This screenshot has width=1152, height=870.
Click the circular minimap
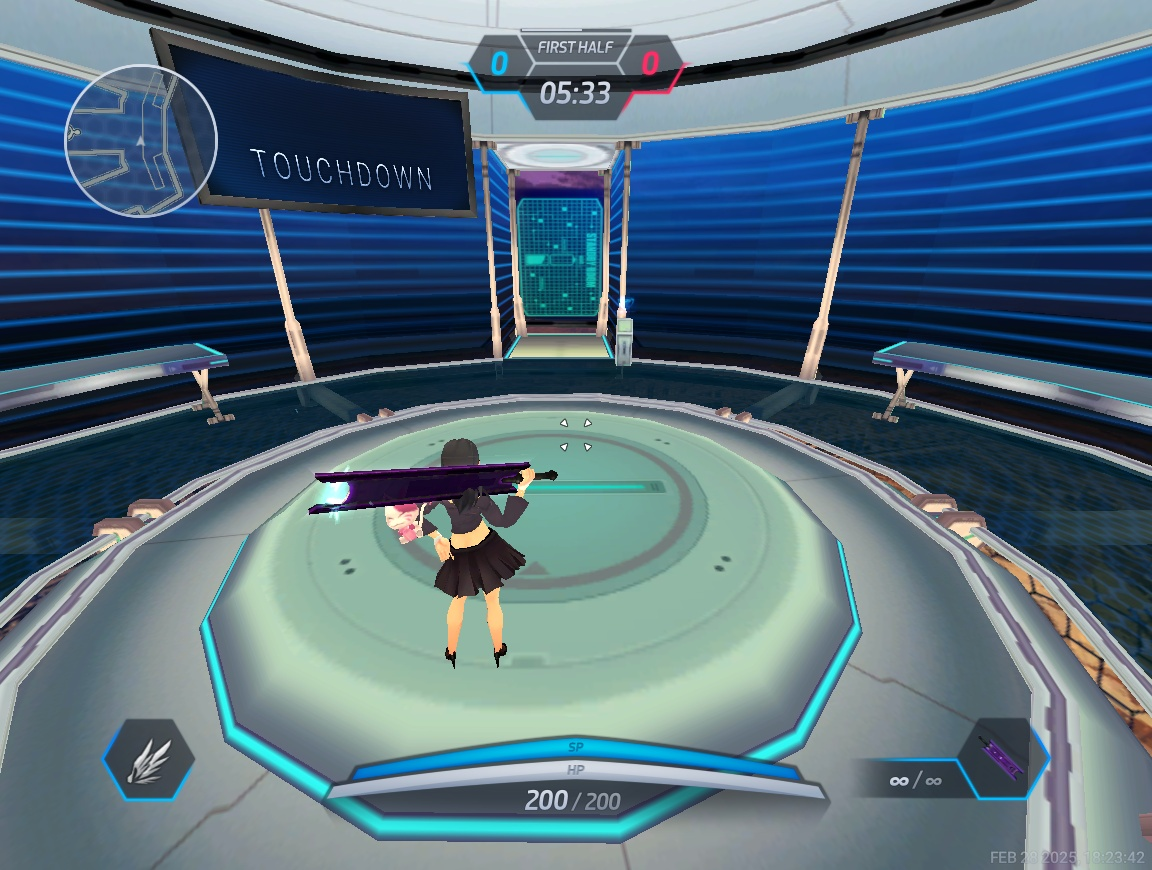pyautogui.click(x=141, y=140)
